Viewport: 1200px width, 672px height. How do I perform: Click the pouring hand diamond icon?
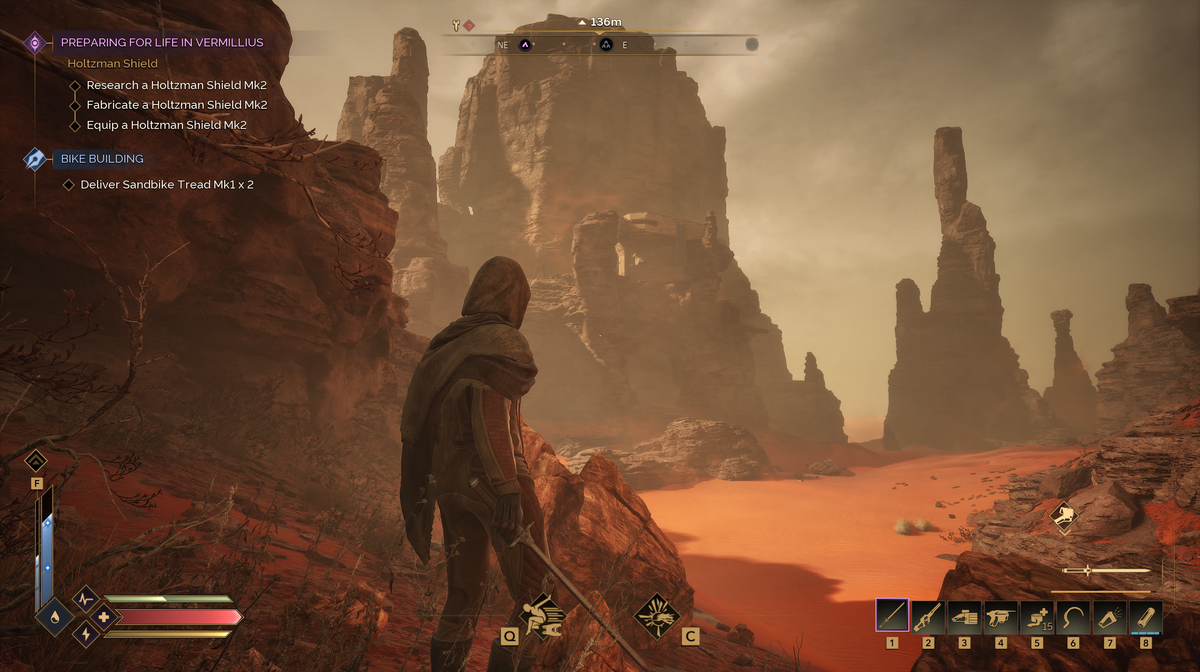coord(1066,517)
